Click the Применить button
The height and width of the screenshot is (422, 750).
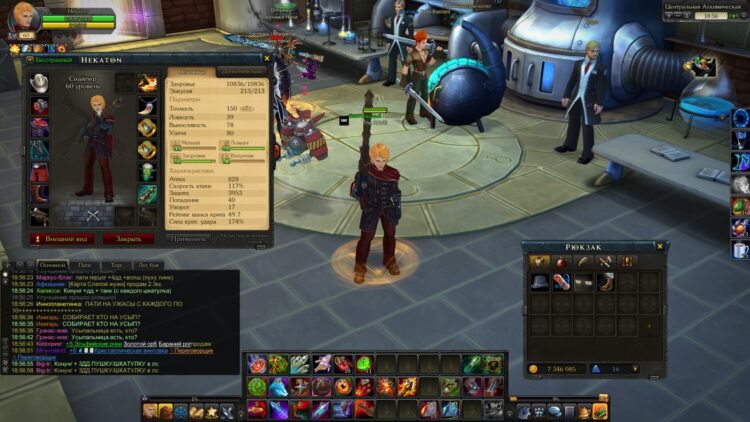[189, 239]
